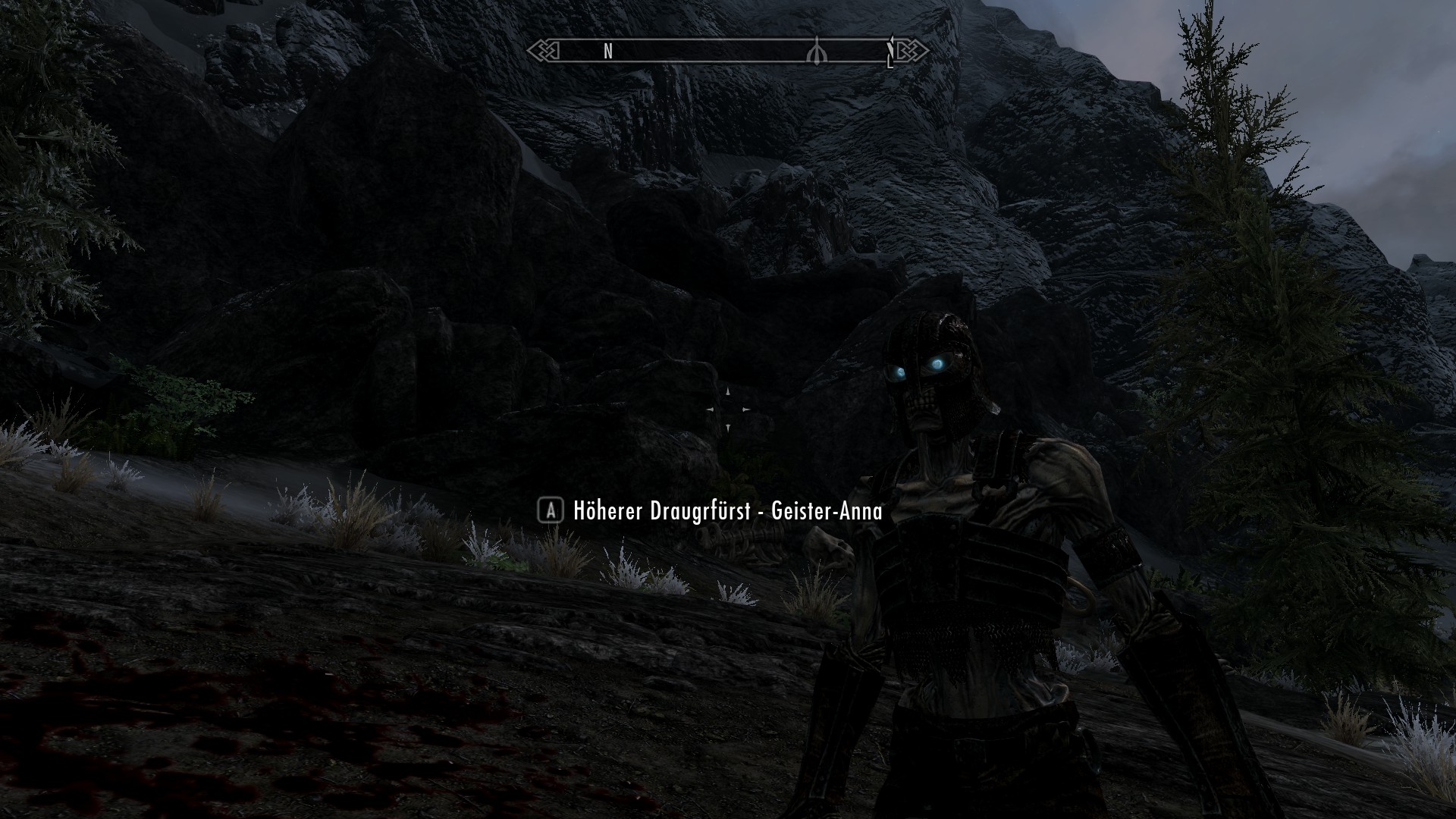Select the center crosshair reticle
Screen dimensions: 1456x819
click(x=726, y=409)
